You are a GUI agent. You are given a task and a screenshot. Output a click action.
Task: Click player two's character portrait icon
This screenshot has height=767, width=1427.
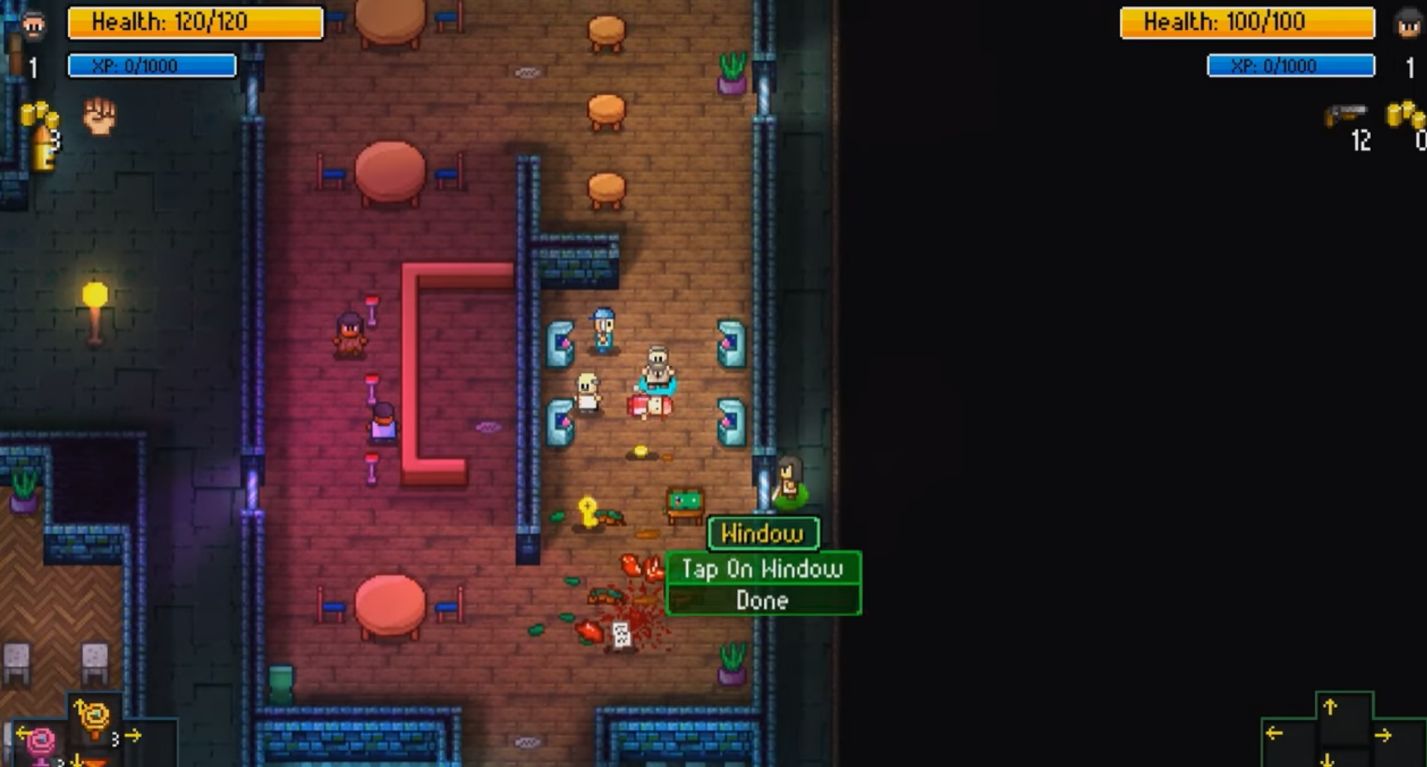1408,23
